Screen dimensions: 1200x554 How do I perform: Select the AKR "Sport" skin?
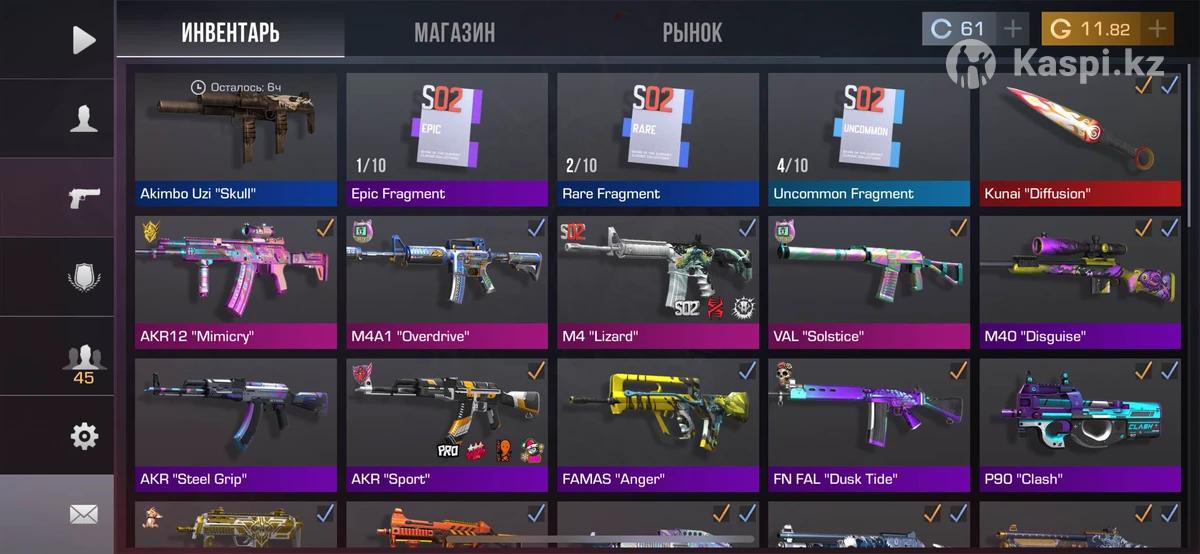click(447, 423)
